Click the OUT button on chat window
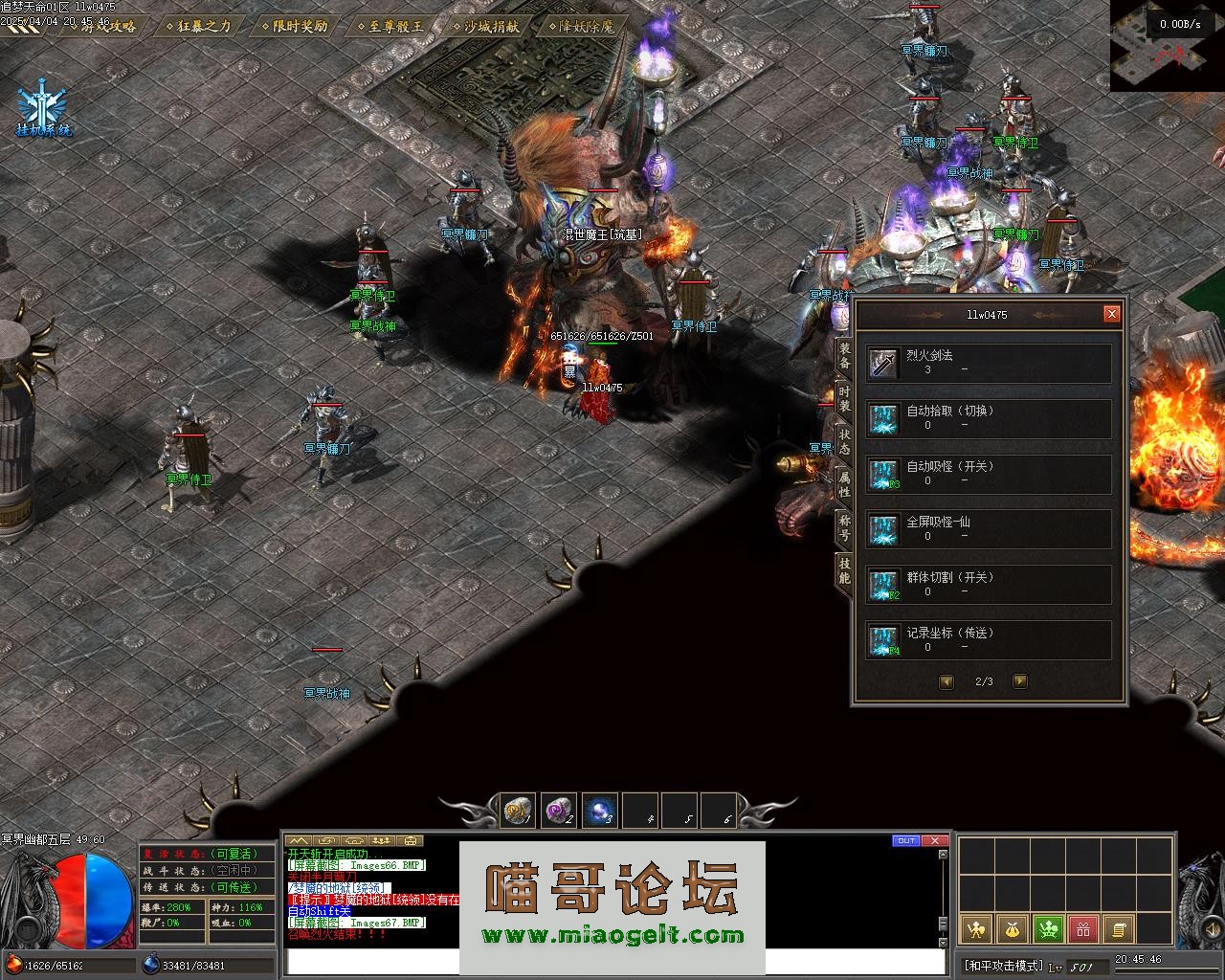The width and height of the screenshot is (1225, 980). (x=904, y=841)
